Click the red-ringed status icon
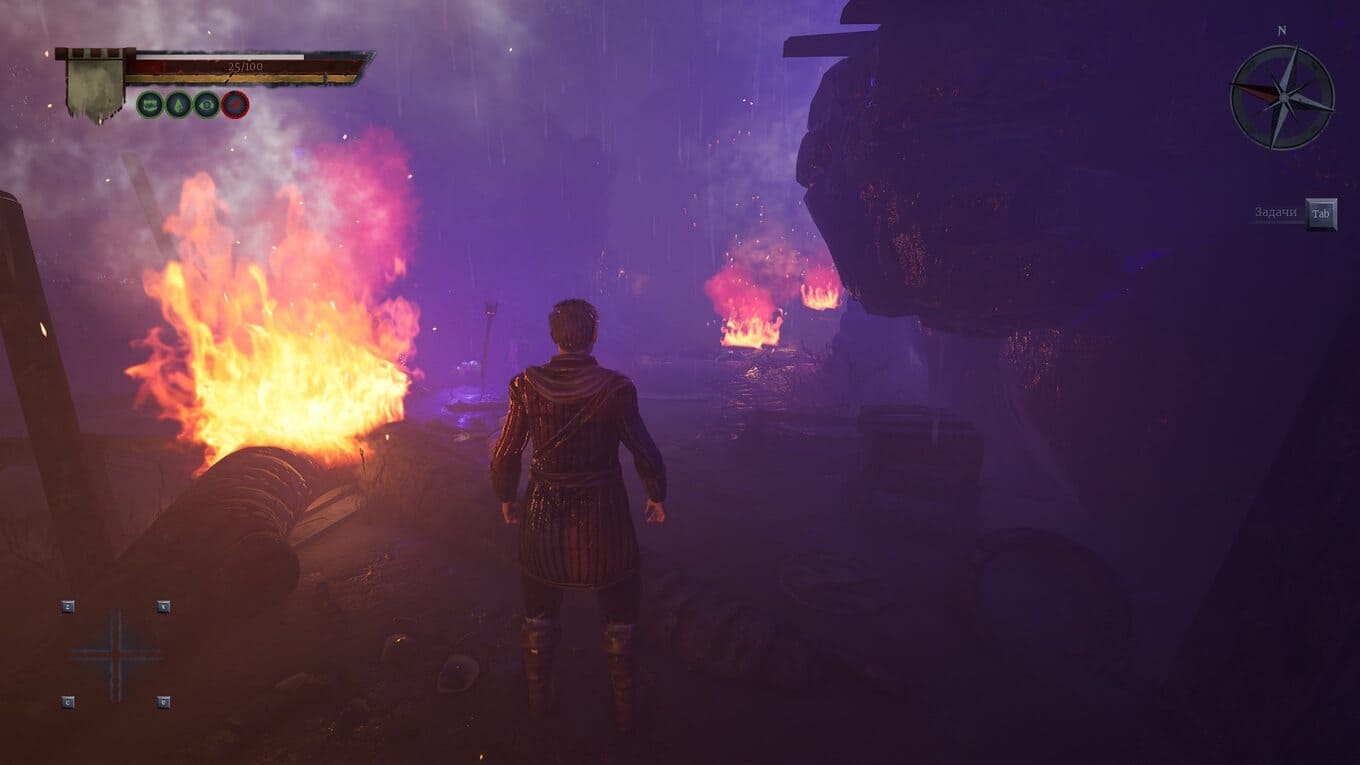This screenshot has width=1360, height=765. point(235,104)
